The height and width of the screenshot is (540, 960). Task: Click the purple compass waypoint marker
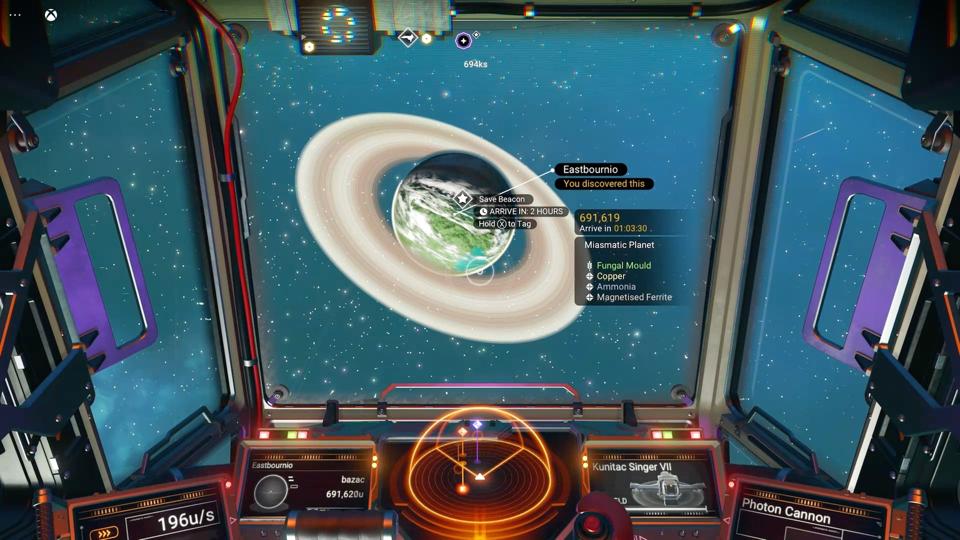click(x=463, y=41)
